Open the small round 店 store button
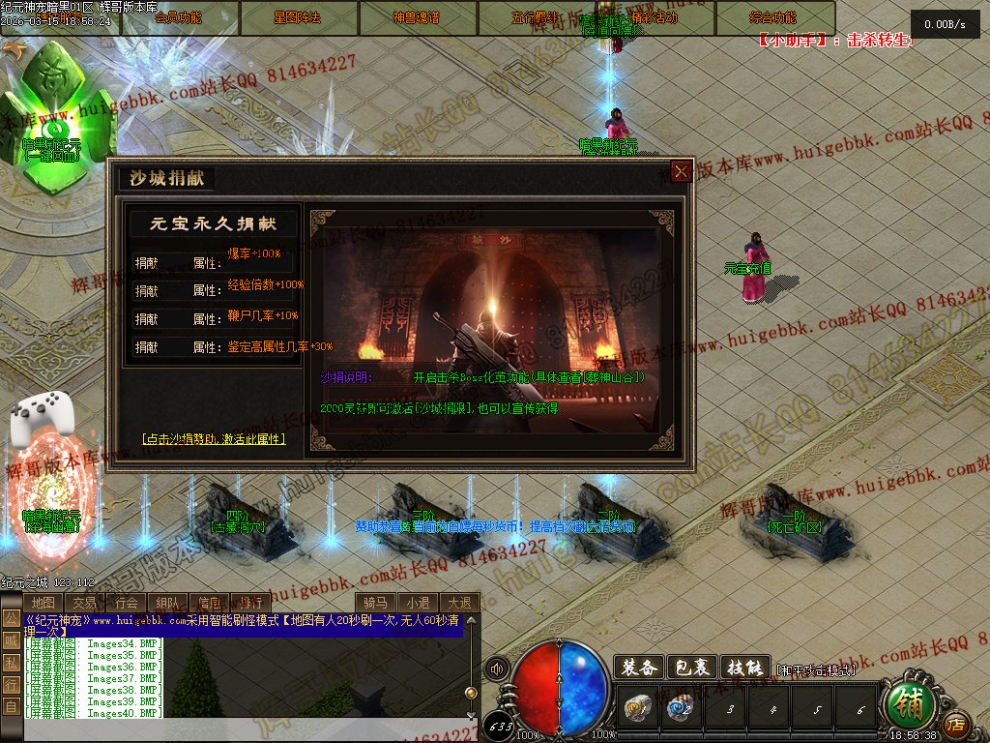990x743 pixels. point(956,723)
